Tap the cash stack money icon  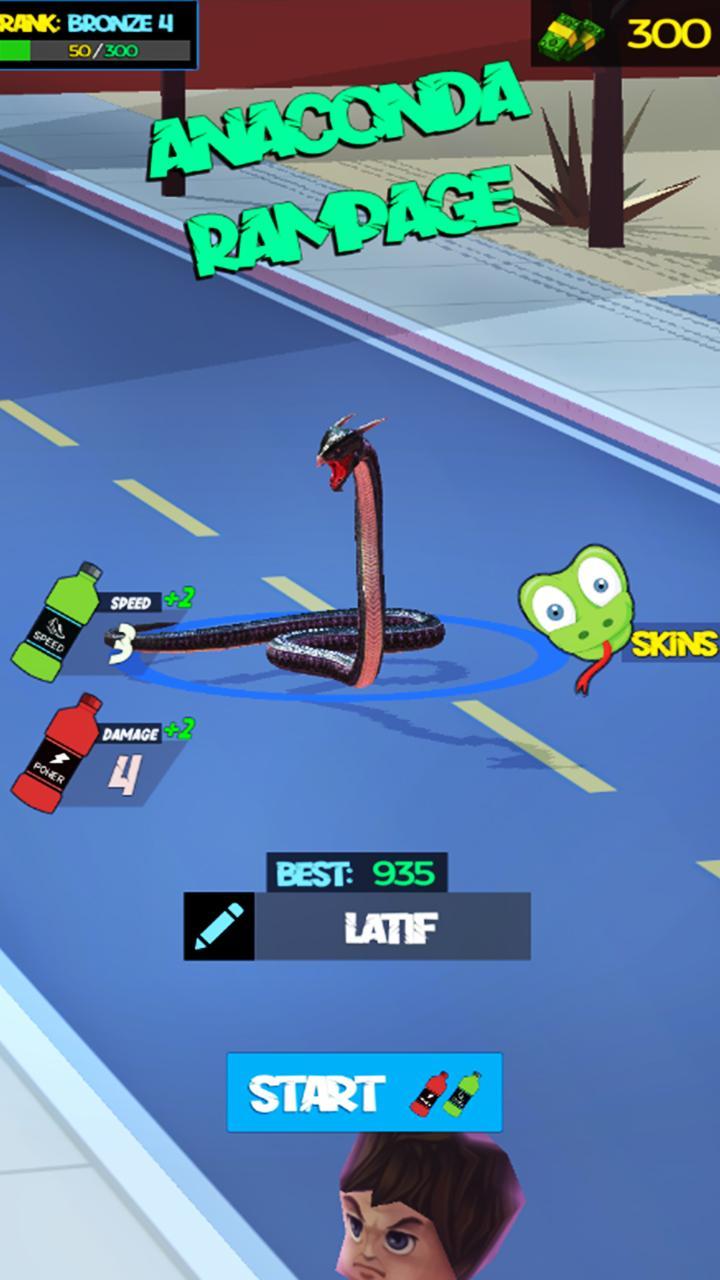pos(571,36)
